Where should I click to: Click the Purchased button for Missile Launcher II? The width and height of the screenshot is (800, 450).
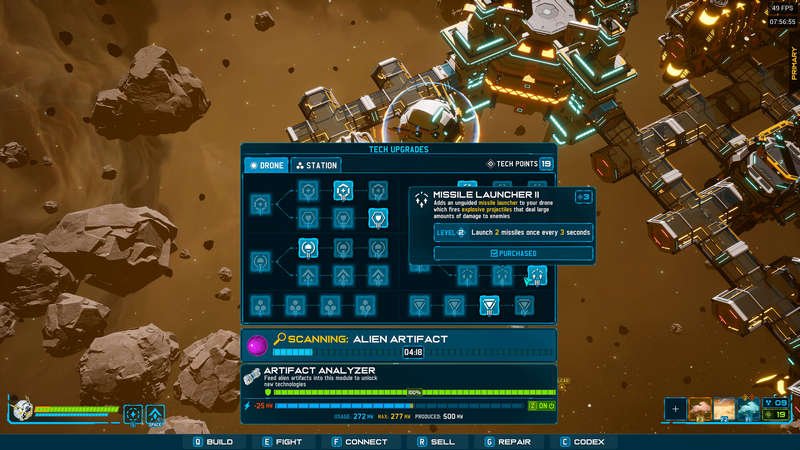click(513, 254)
